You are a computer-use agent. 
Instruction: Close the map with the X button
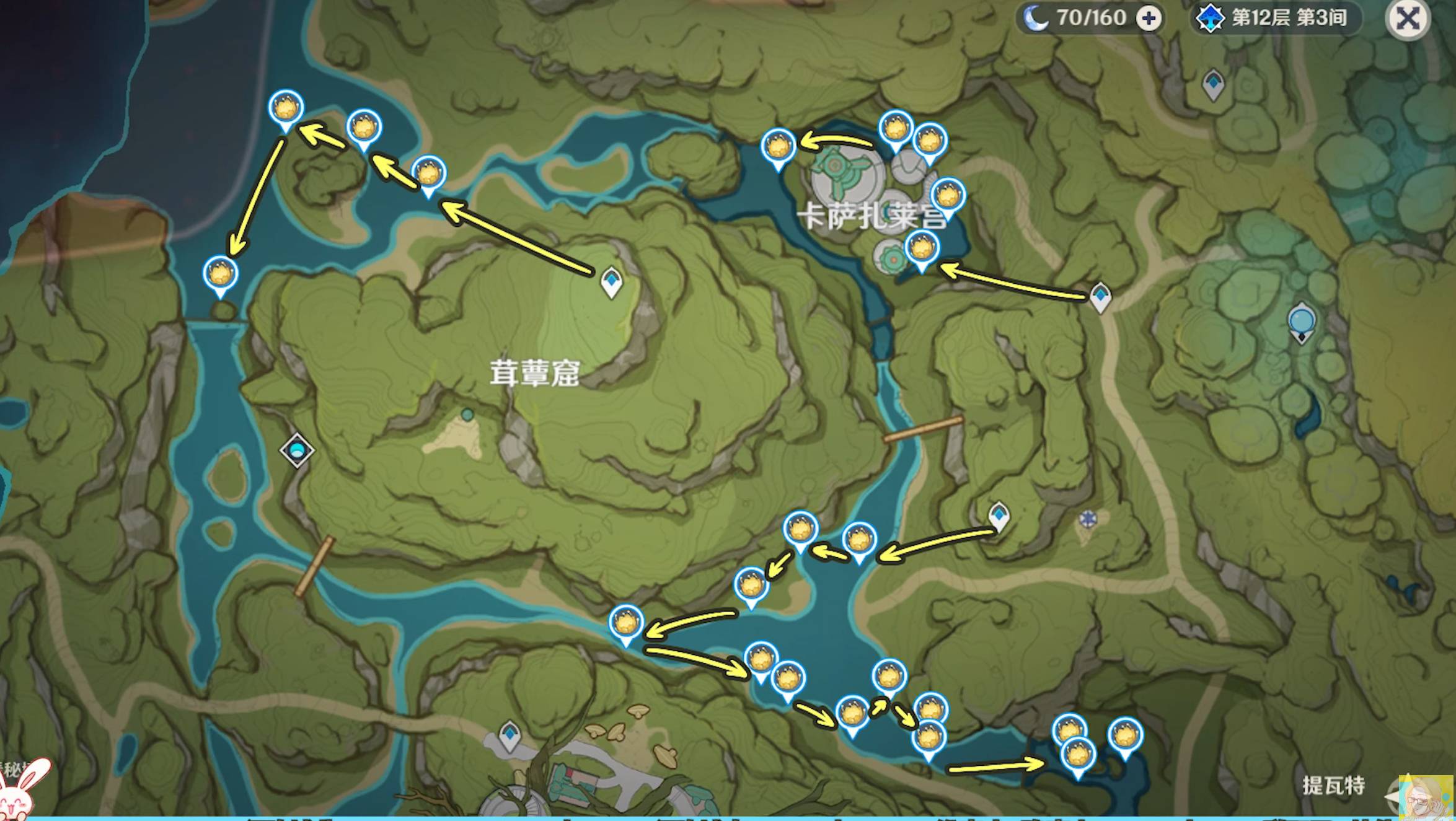point(1407,19)
